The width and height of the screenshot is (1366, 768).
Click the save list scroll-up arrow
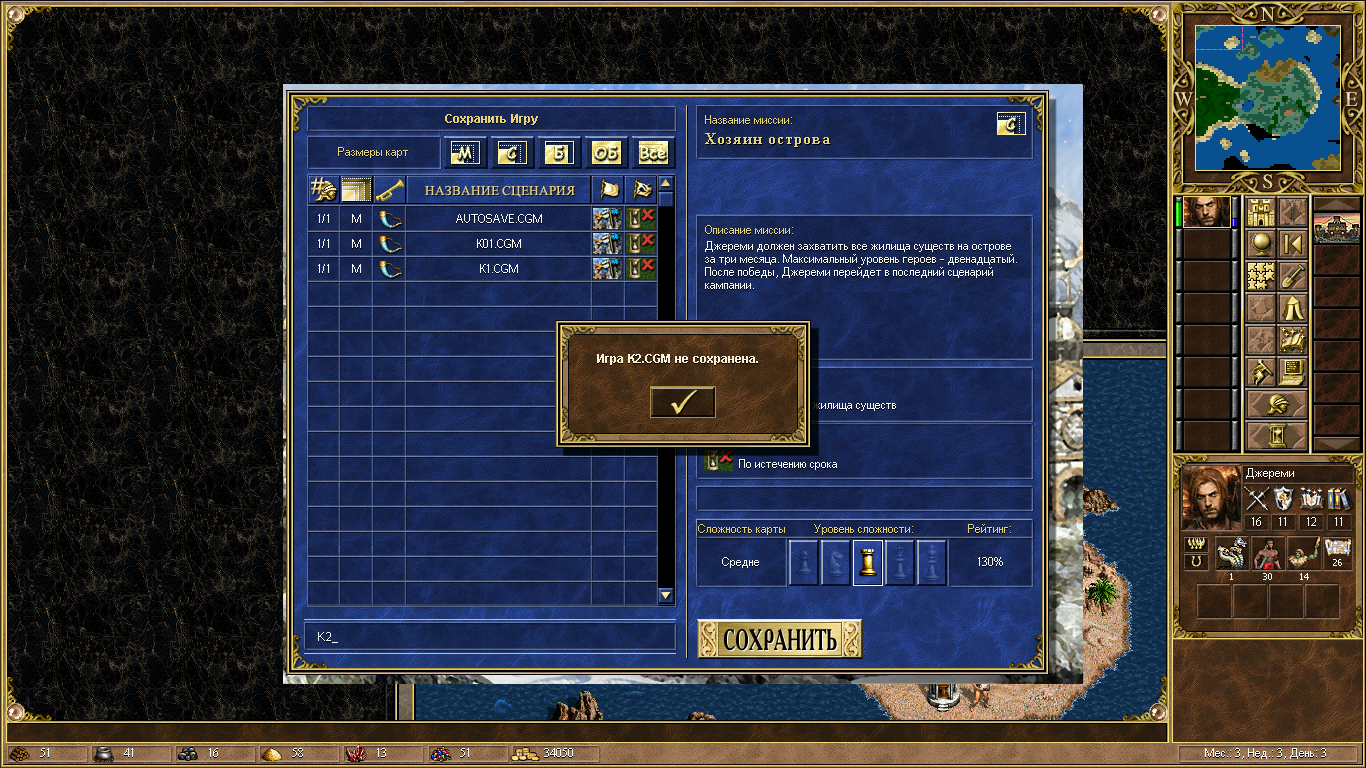pos(666,184)
